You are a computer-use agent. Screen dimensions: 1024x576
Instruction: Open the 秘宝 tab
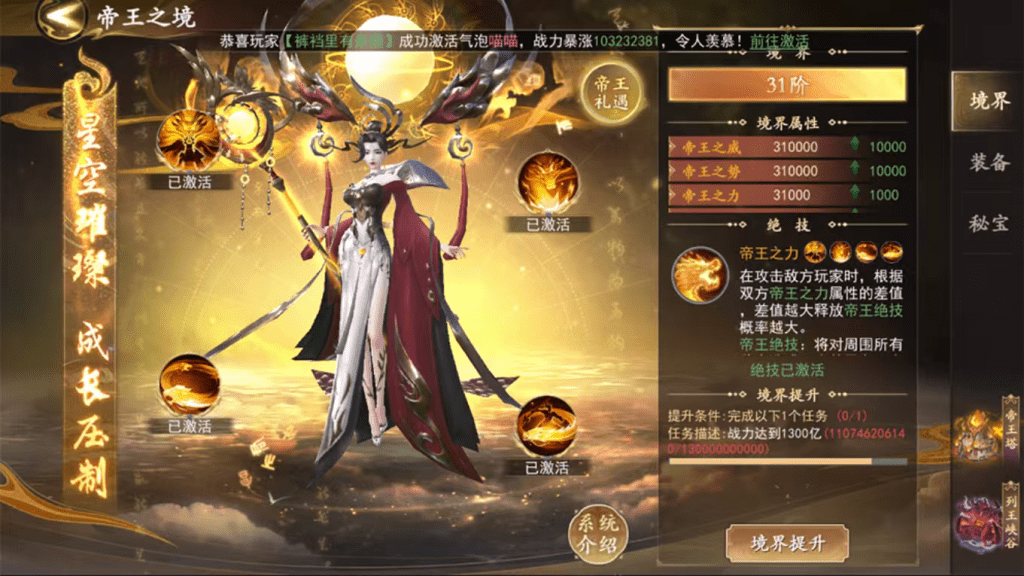coord(987,222)
